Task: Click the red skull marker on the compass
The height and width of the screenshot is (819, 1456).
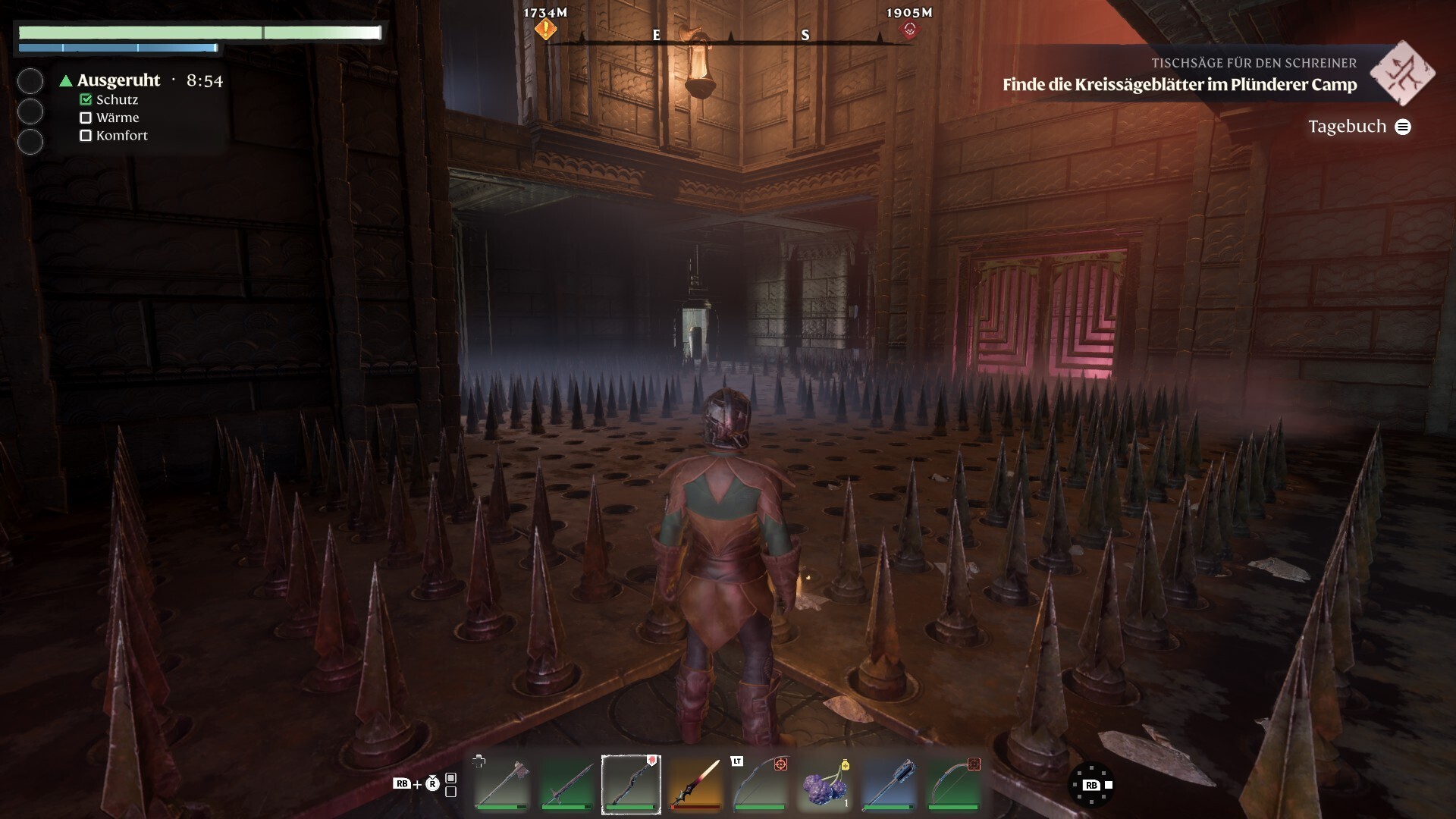Action: (x=909, y=30)
